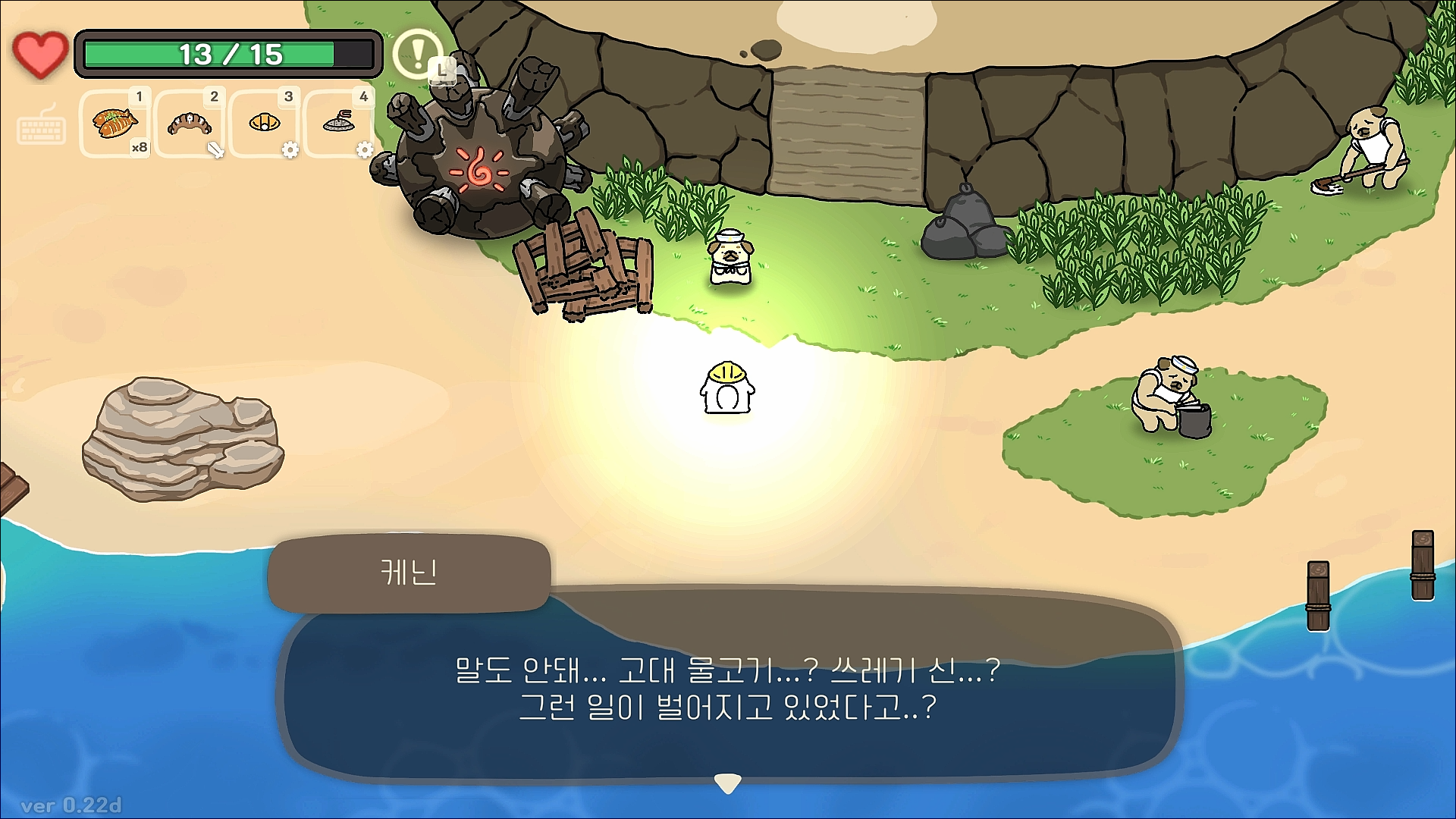The height and width of the screenshot is (819, 1456).
Task: Click the 케닌 name plate
Action: [x=409, y=573]
